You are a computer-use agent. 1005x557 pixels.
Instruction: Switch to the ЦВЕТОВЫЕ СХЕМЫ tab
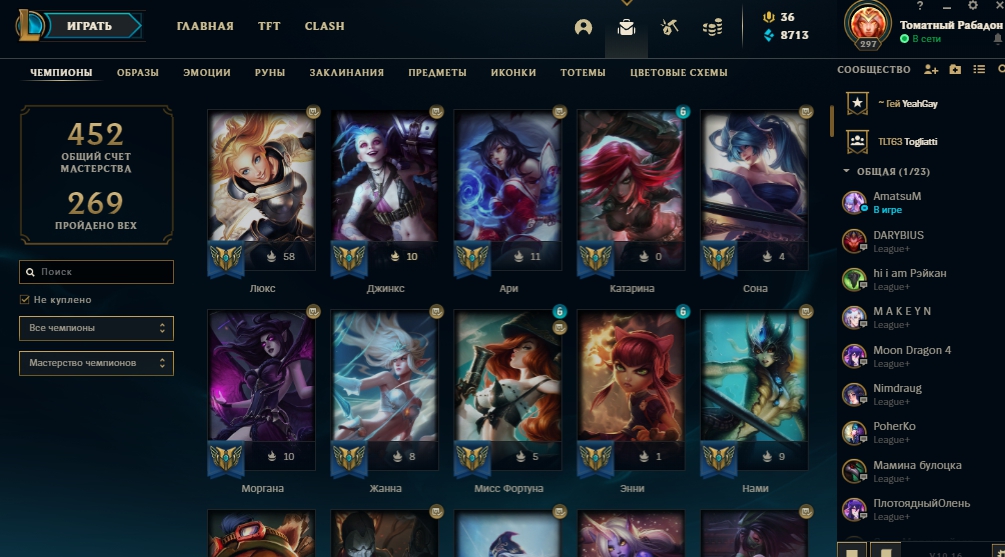679,73
